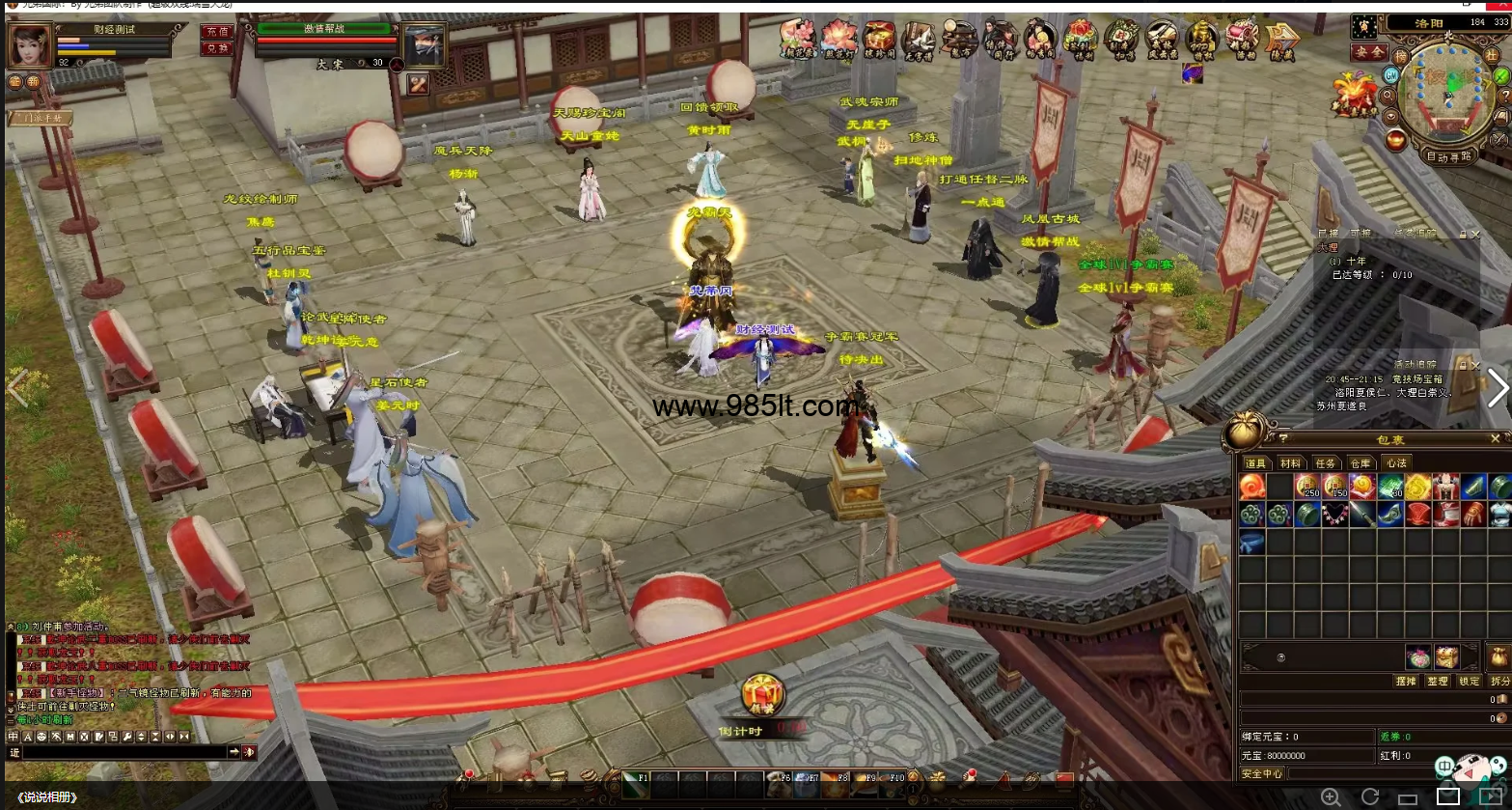
Task: Select the pink heart necklace item
Action: pyautogui.click(x=1334, y=515)
